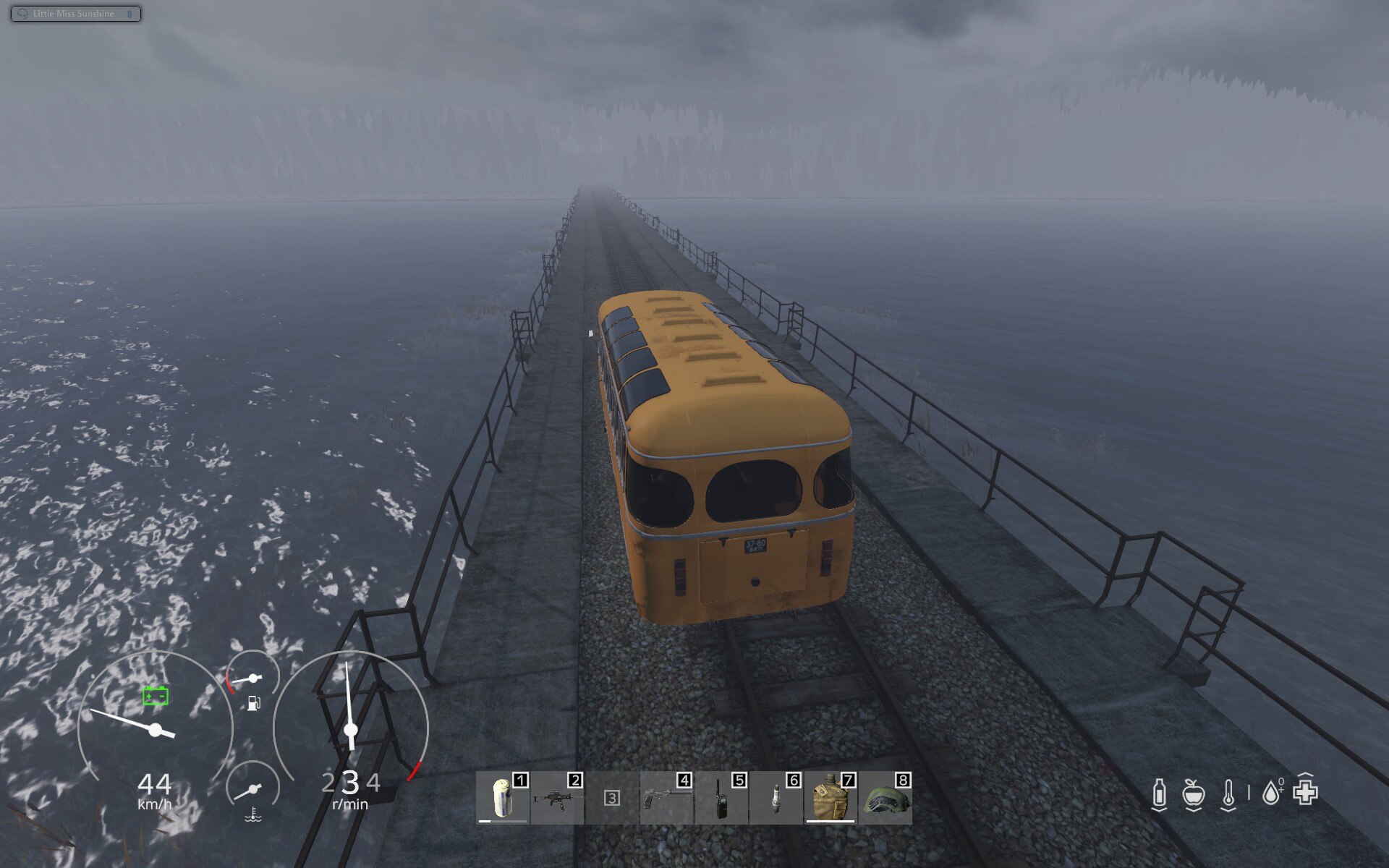
Task: Select the handheld radio in slot 5
Action: (x=721, y=798)
